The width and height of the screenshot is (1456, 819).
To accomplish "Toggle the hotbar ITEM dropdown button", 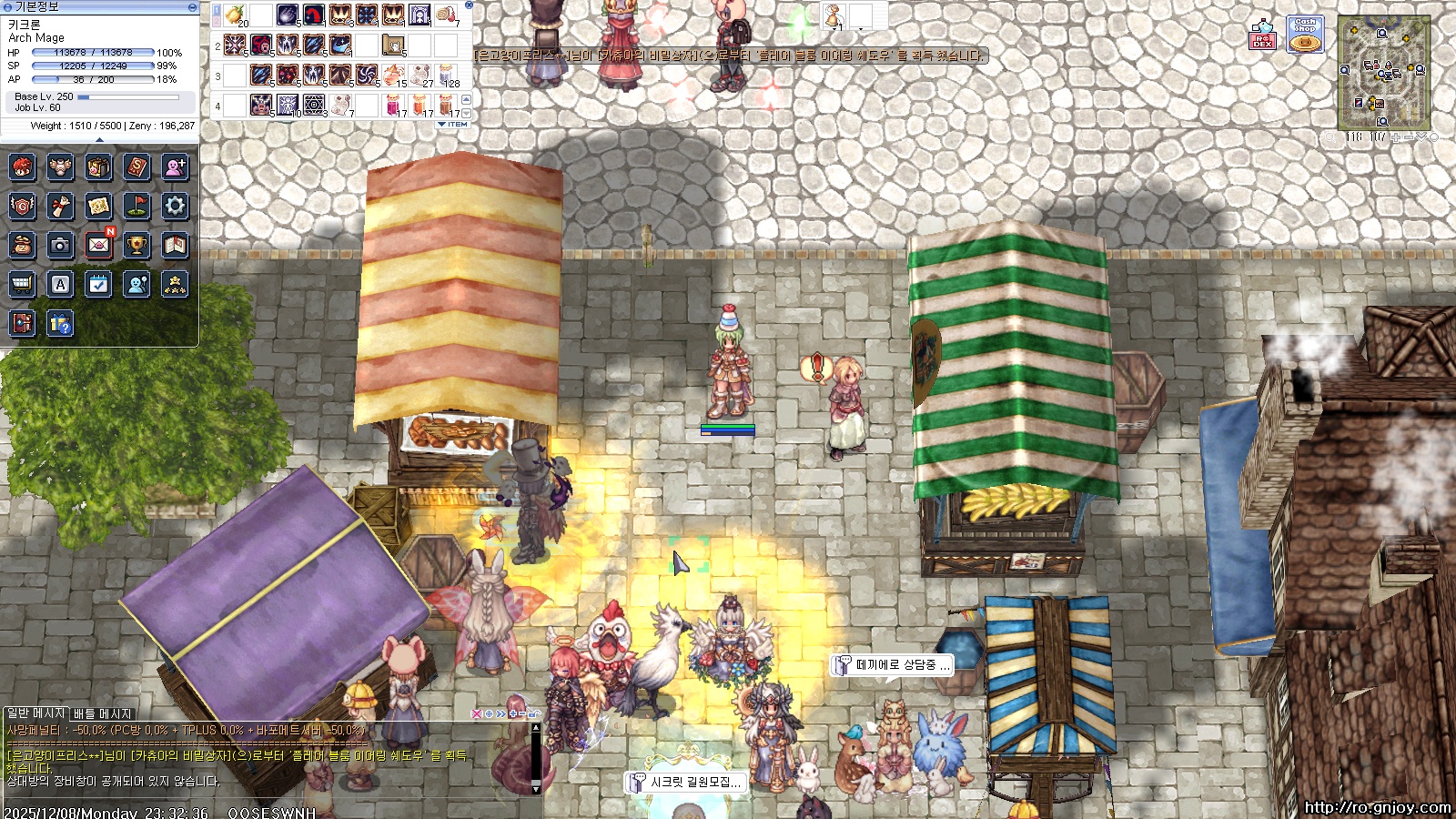I will click(x=453, y=124).
